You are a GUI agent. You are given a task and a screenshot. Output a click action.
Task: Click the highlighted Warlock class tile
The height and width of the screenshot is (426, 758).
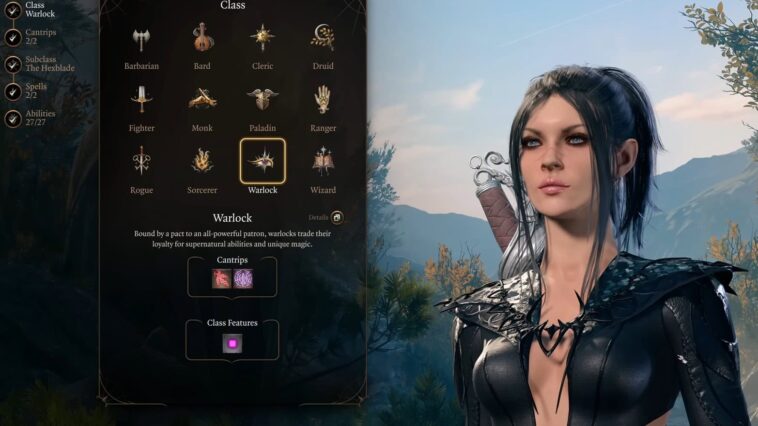click(x=263, y=161)
